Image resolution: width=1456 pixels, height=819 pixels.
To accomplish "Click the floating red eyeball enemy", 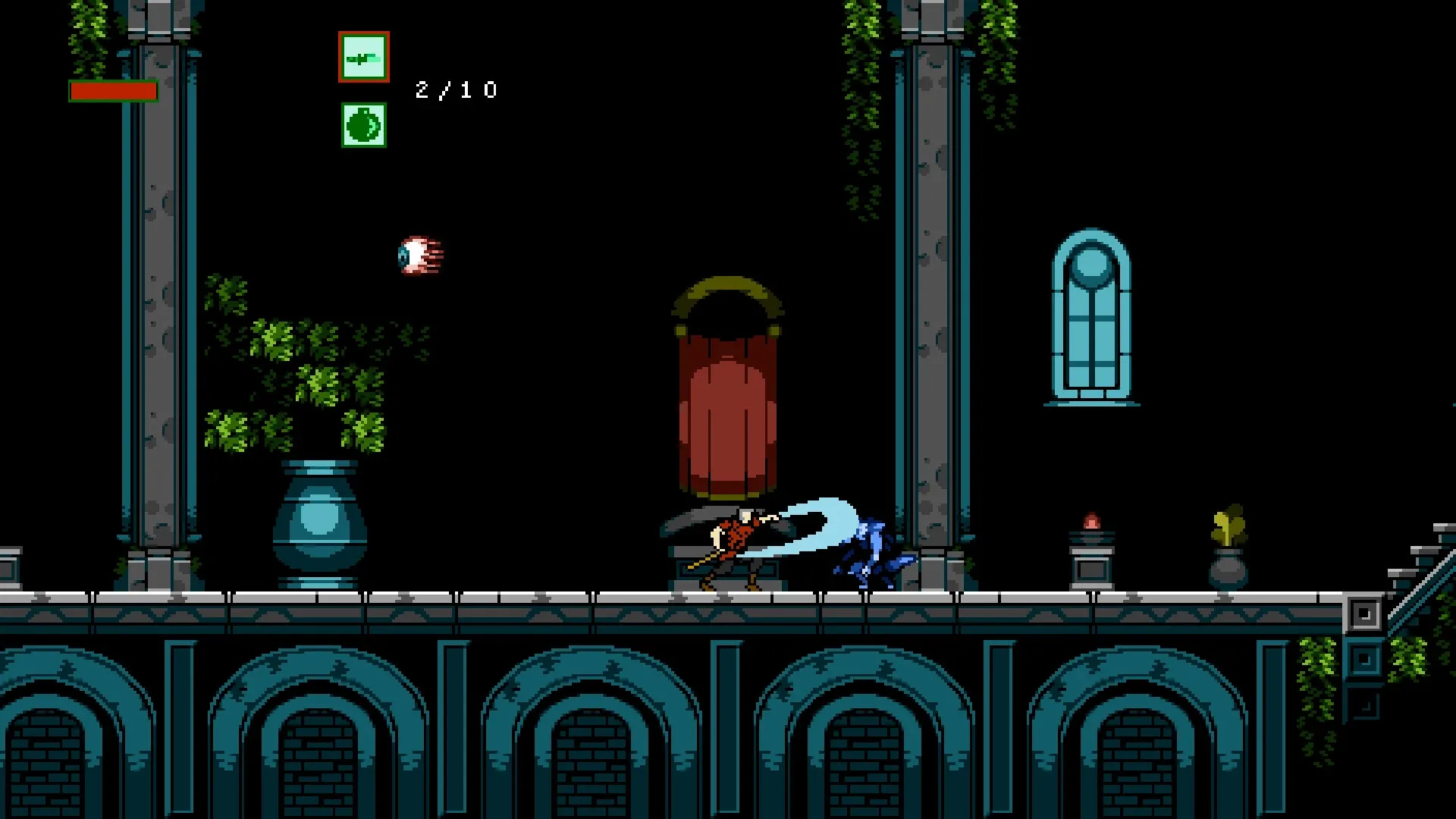I will [x=418, y=254].
